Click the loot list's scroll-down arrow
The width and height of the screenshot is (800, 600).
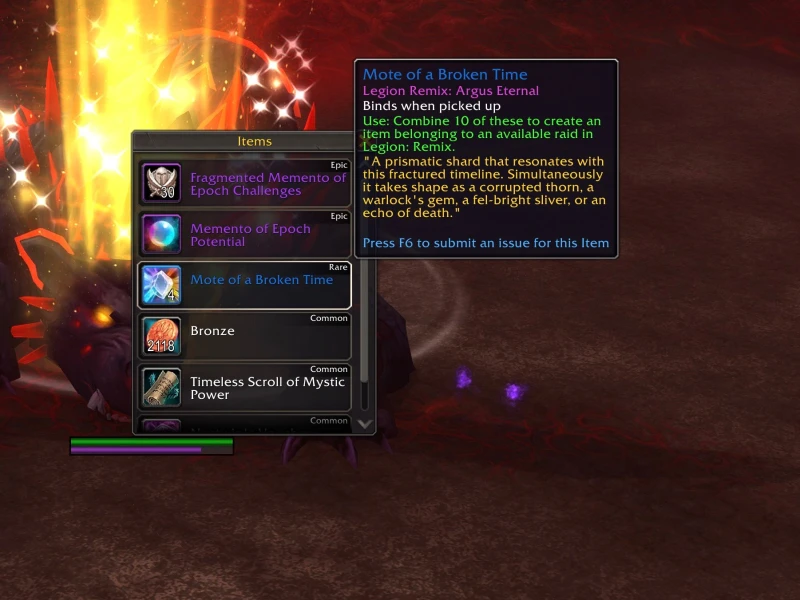(x=364, y=424)
